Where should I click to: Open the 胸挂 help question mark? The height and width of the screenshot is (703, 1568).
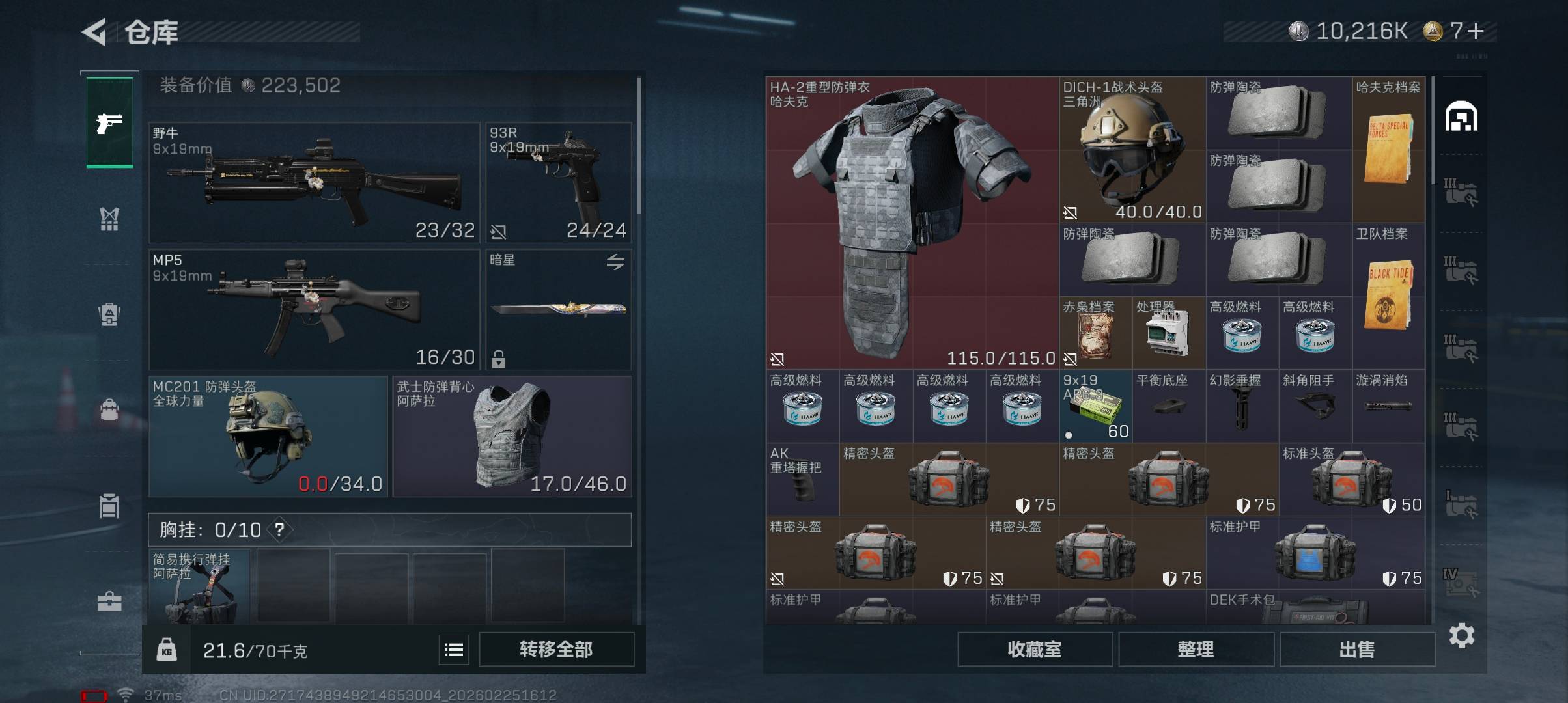279,530
